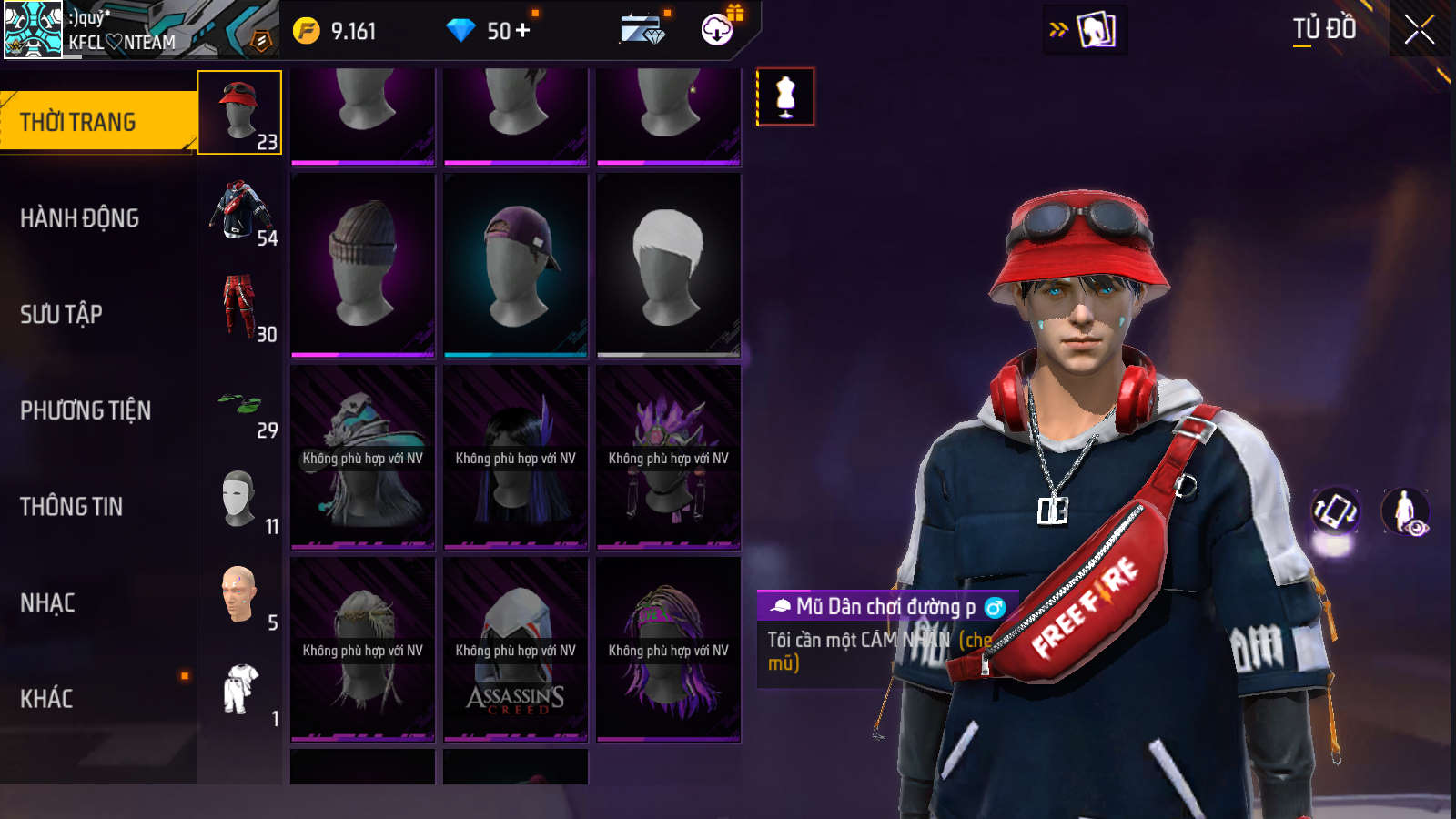Select the white hair item
1456x819 pixels.
click(x=669, y=264)
